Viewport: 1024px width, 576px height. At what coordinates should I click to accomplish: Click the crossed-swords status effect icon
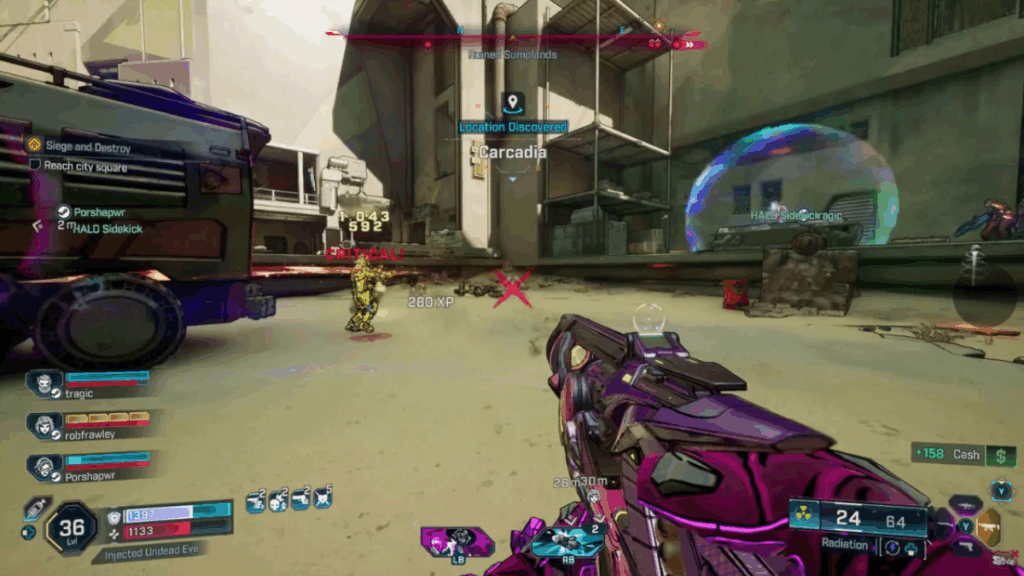pos(323,499)
